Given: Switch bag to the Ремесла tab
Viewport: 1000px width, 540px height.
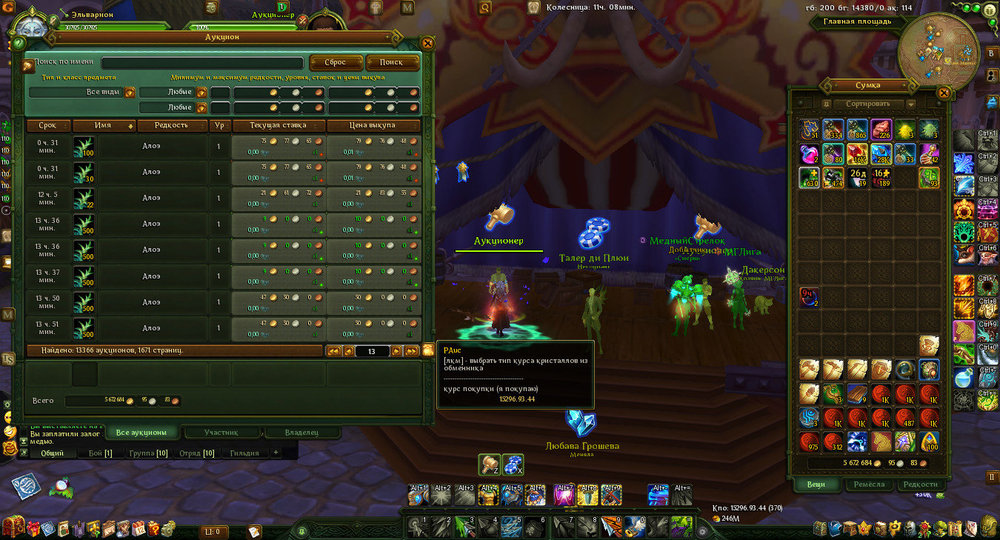Looking at the screenshot, I should click(x=867, y=484).
